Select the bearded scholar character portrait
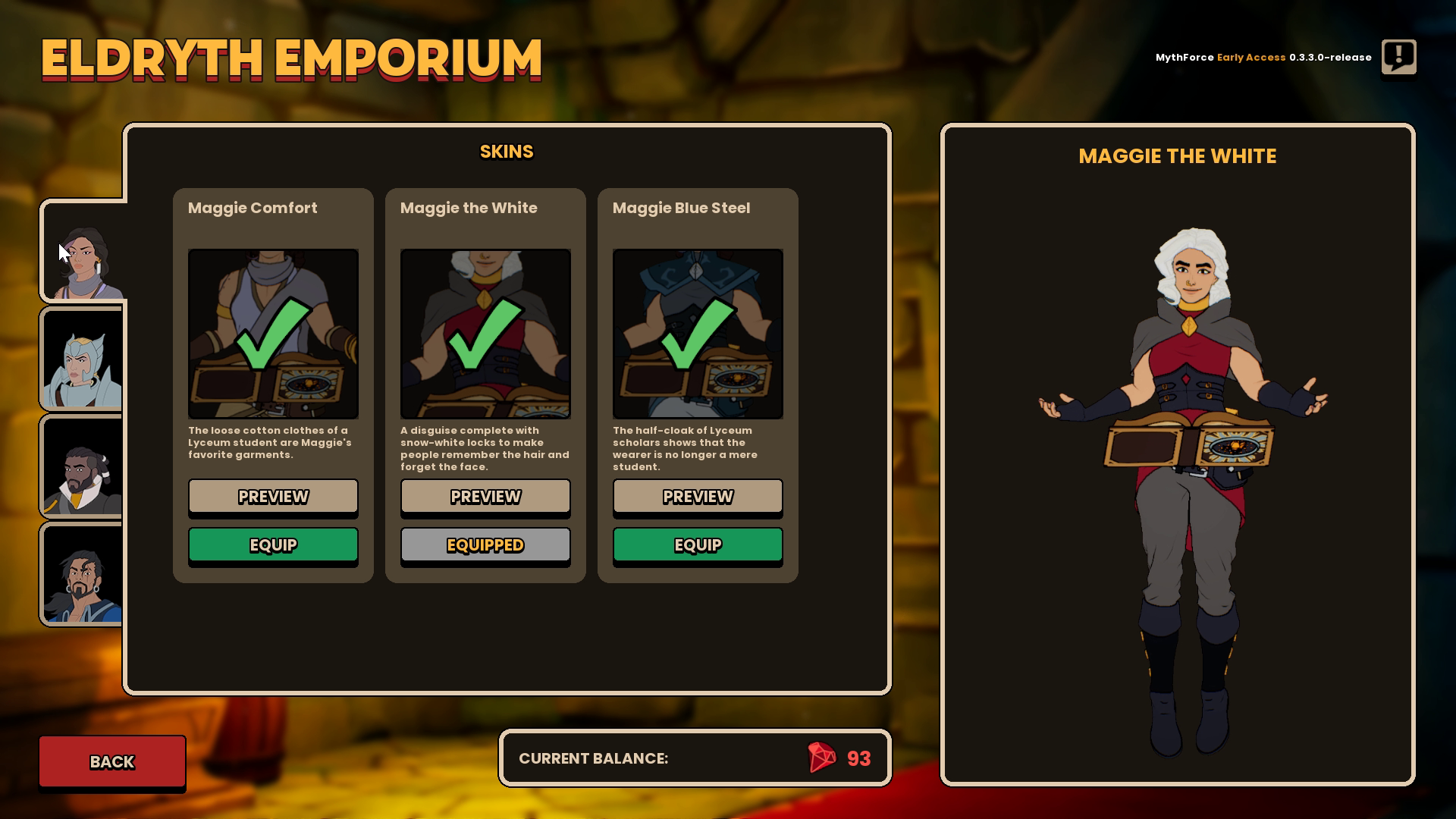This screenshot has height=819, width=1456. (x=82, y=466)
